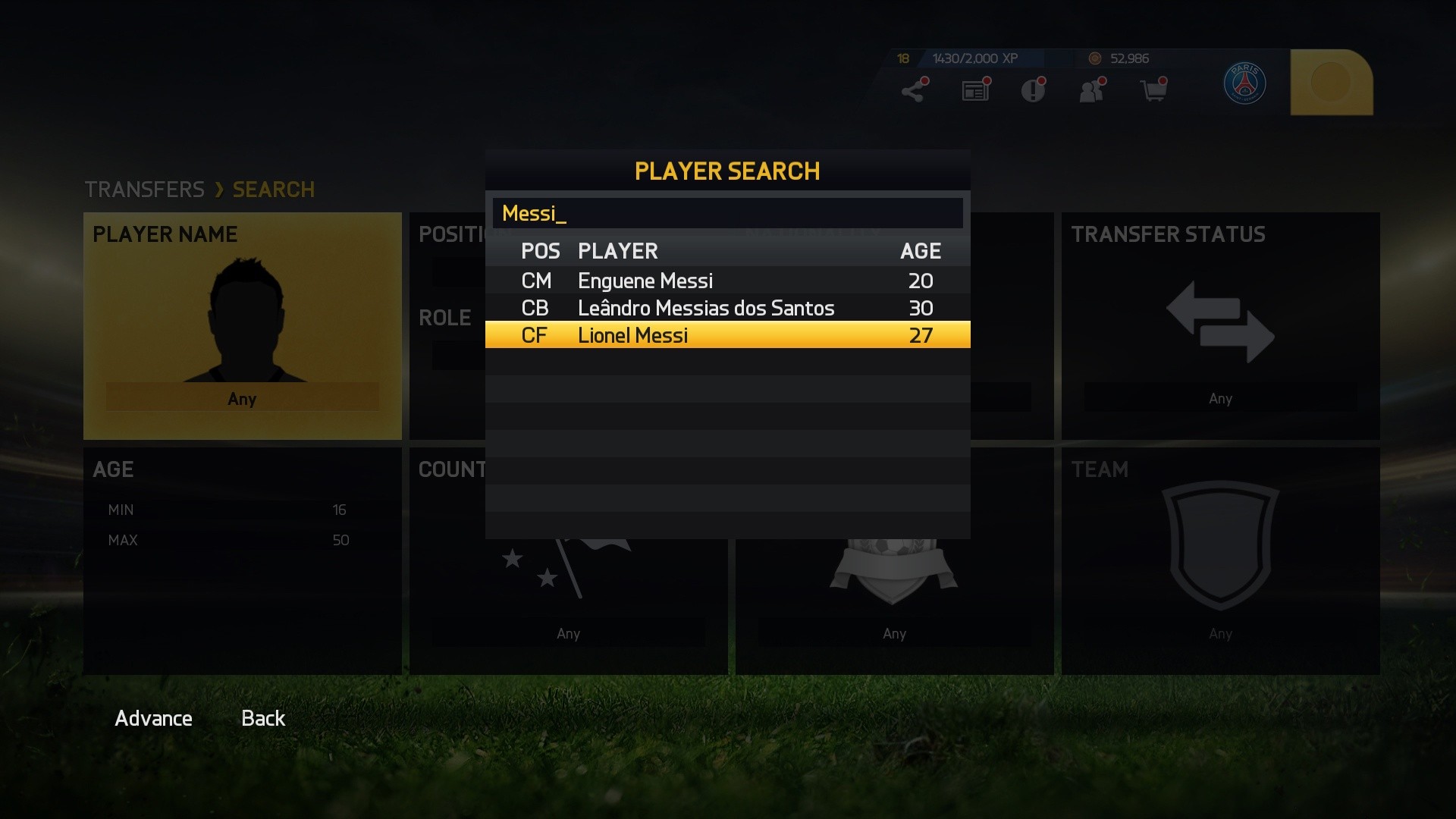Switch to the Search breadcrumb in Transfers
The width and height of the screenshot is (1456, 819).
pyautogui.click(x=273, y=189)
